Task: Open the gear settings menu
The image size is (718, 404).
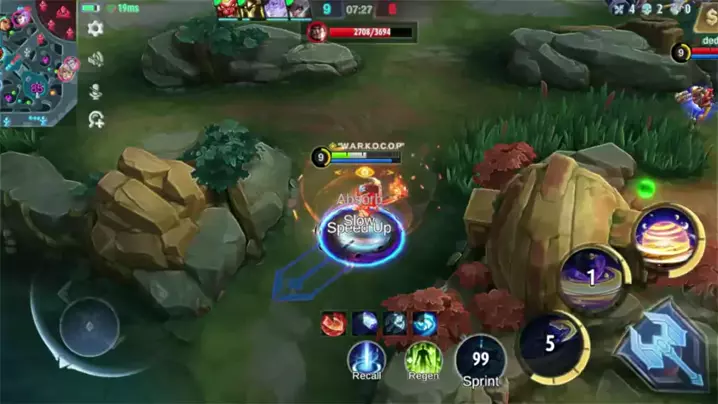Action: pyautogui.click(x=95, y=29)
